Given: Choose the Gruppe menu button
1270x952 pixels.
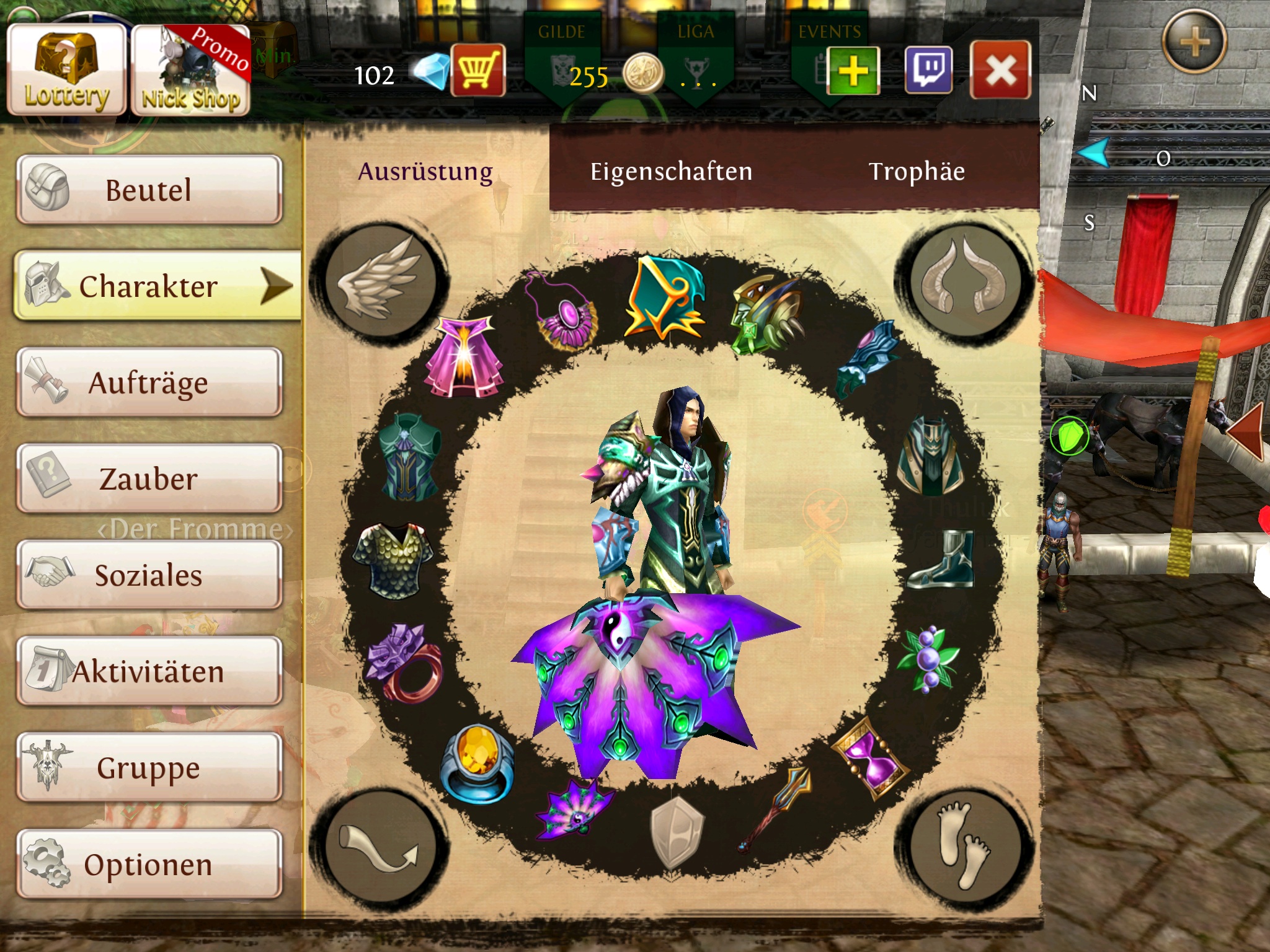Looking at the screenshot, I should click(149, 768).
